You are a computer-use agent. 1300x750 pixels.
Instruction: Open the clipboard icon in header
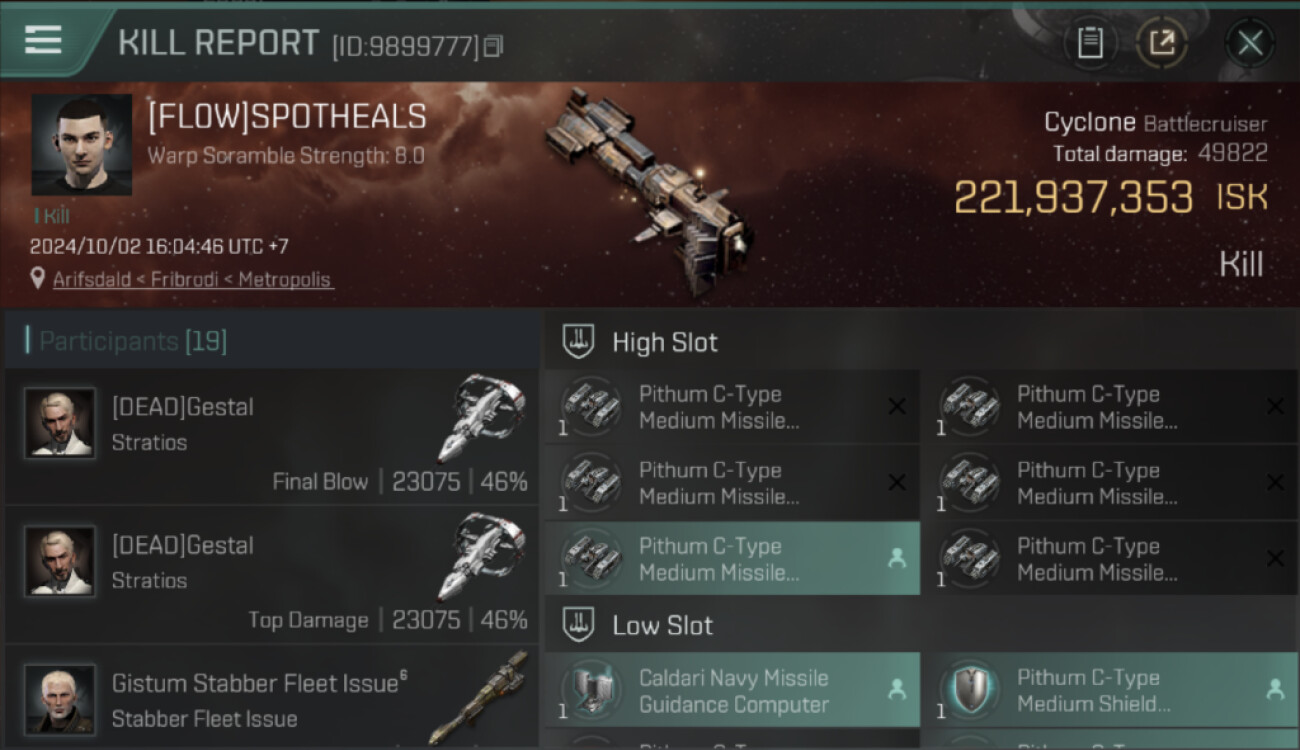[x=1090, y=42]
